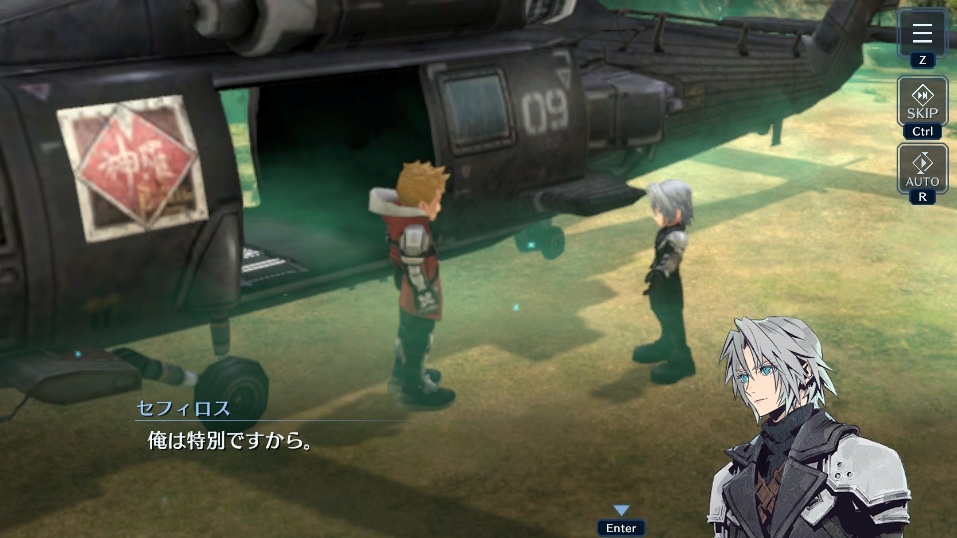
Task: Advance dialogue with the blue arrow
Action: (x=621, y=511)
